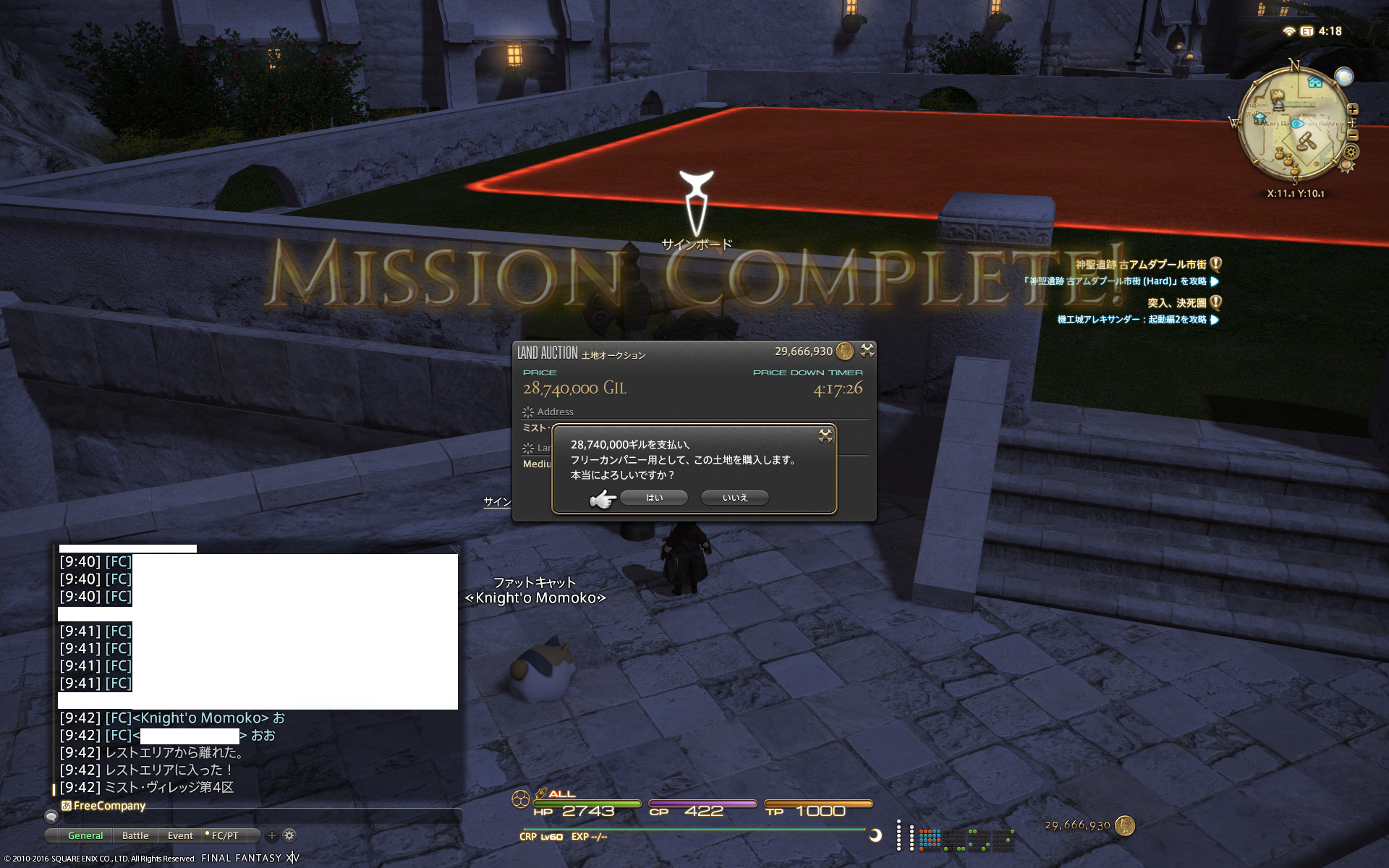This screenshot has width=1389, height=868.
Task: Select the 突入、決死圏 duty entry
Action: [x=1176, y=302]
